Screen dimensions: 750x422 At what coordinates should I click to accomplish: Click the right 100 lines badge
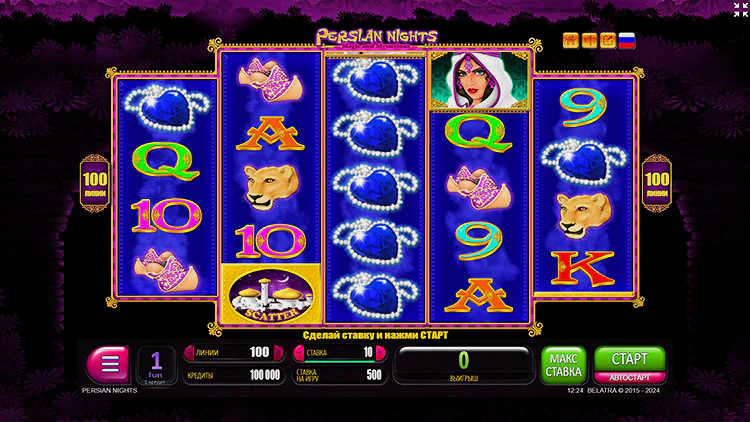[656, 180]
